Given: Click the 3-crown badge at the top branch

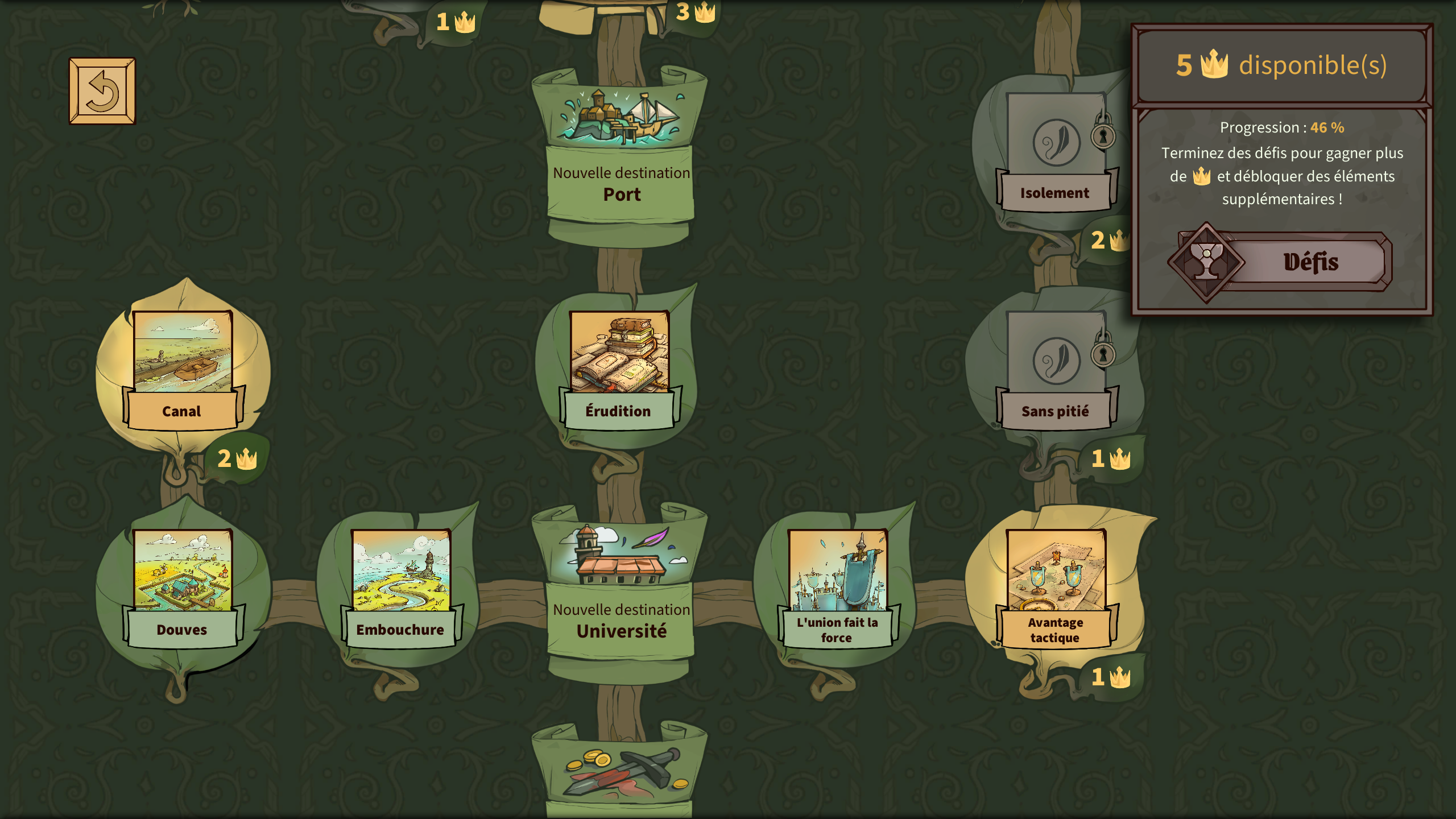Looking at the screenshot, I should [x=693, y=10].
